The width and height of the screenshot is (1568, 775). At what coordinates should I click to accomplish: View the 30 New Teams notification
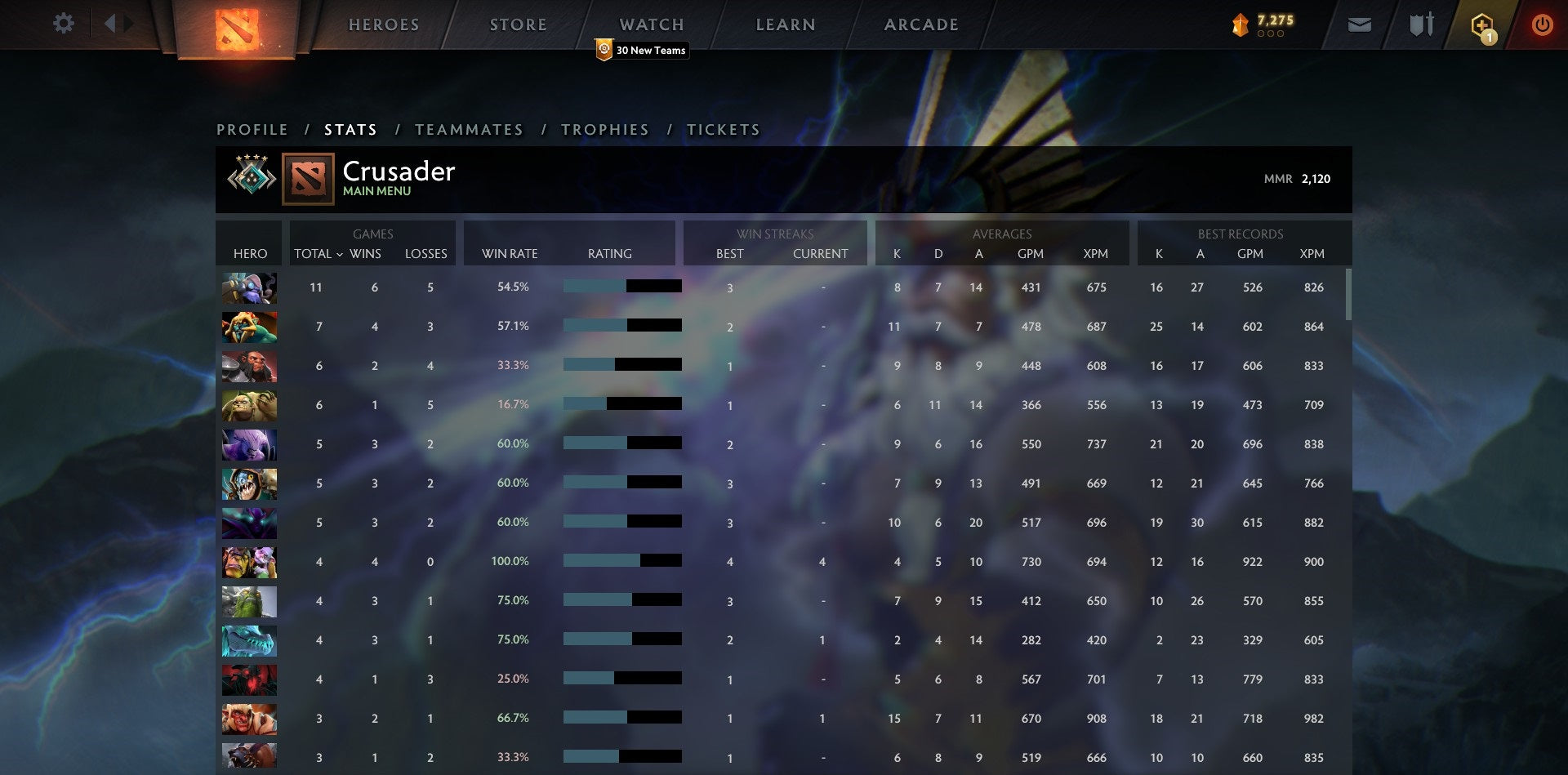click(x=642, y=50)
